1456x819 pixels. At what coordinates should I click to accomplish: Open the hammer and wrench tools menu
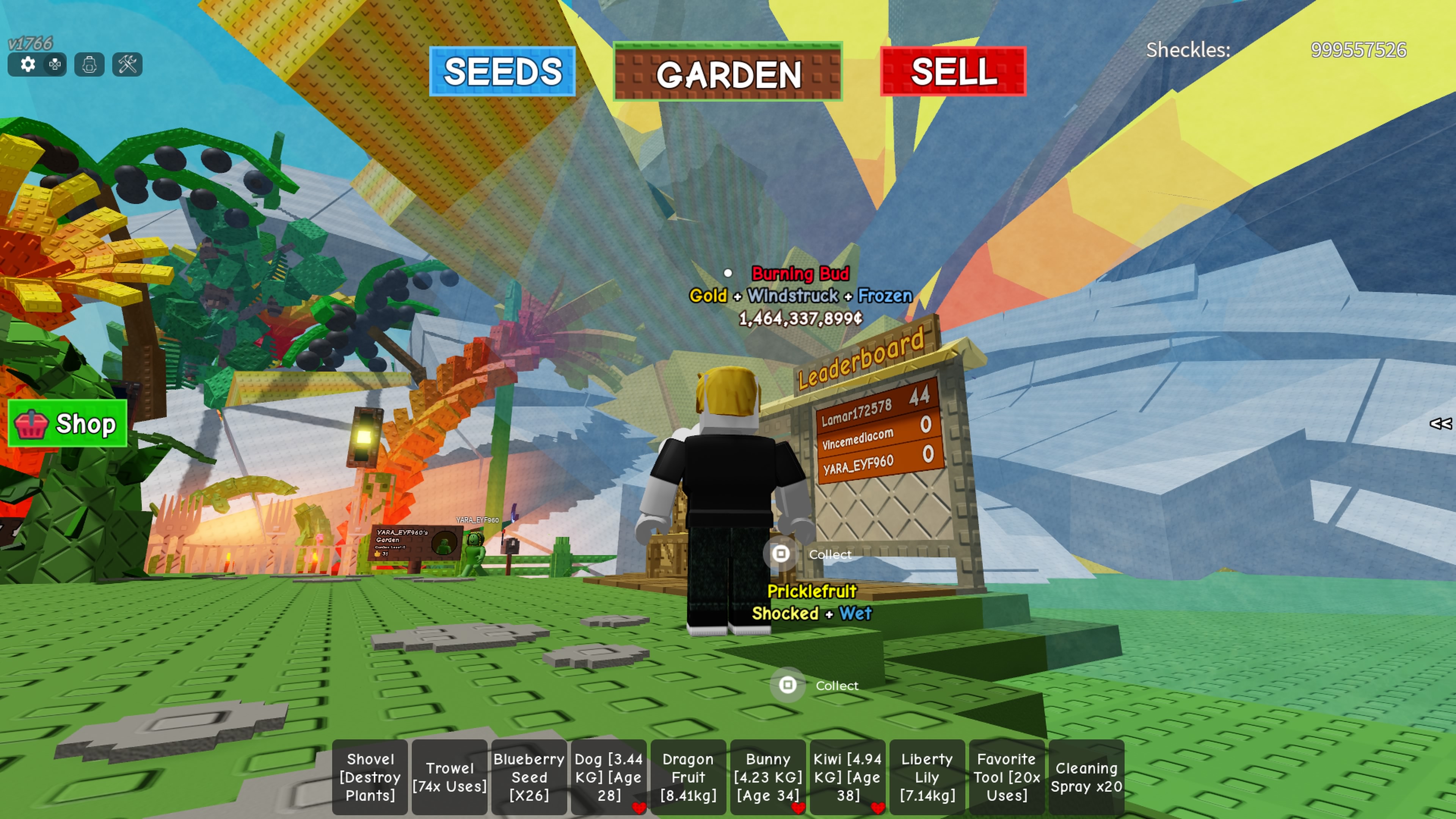pos(128,64)
